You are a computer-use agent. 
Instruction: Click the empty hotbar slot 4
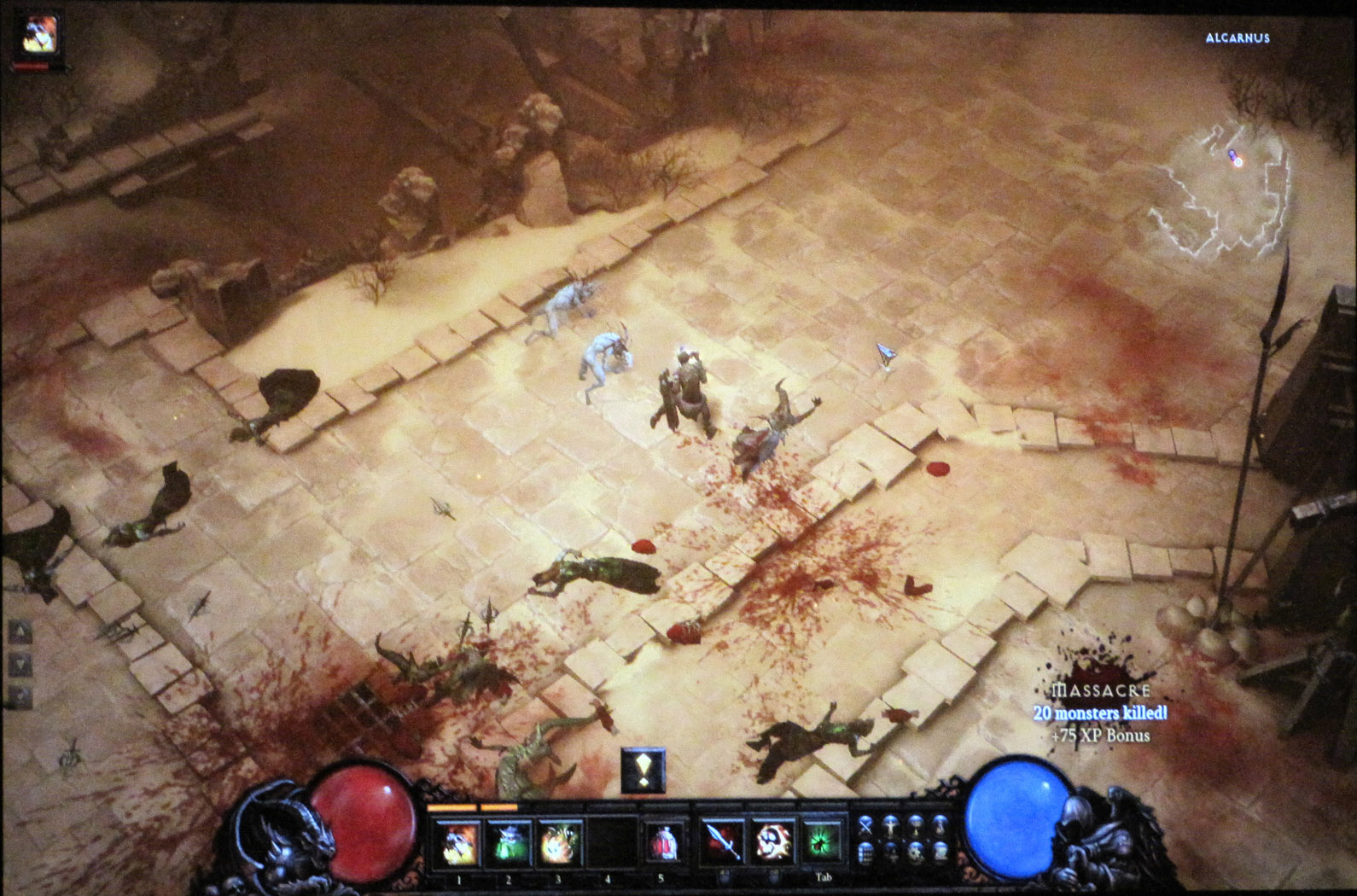coord(609,842)
